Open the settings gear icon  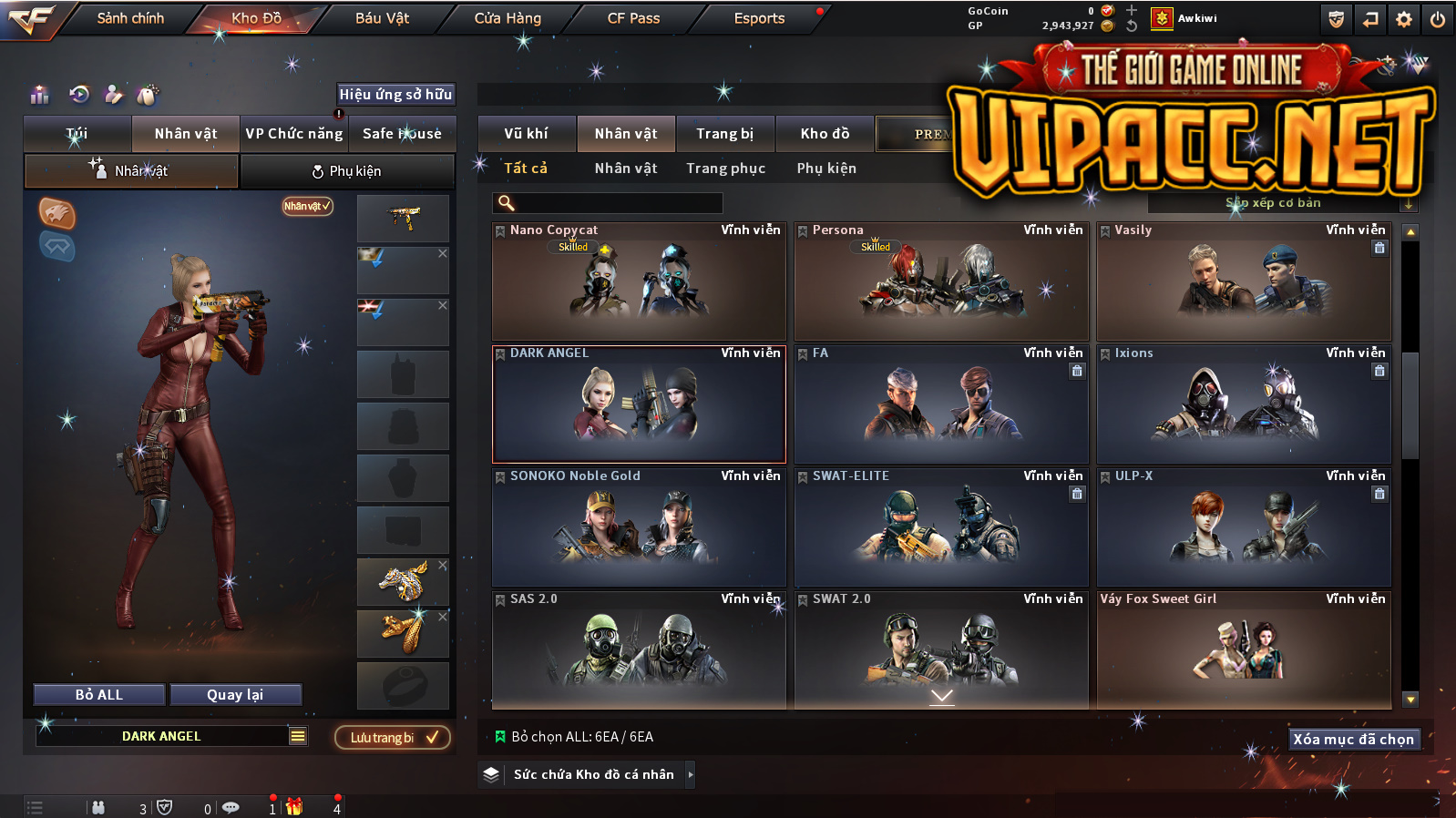tap(1404, 19)
